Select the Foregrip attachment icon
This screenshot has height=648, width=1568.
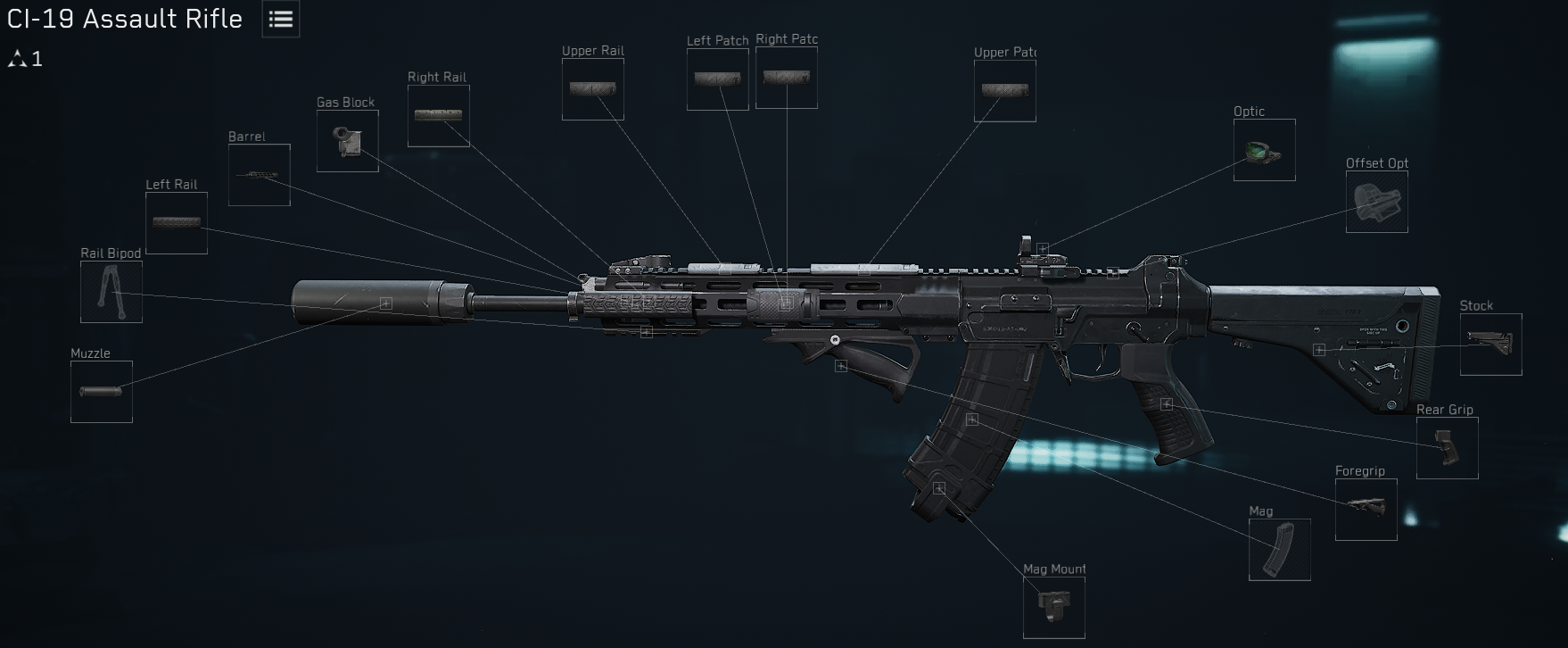click(x=1366, y=509)
